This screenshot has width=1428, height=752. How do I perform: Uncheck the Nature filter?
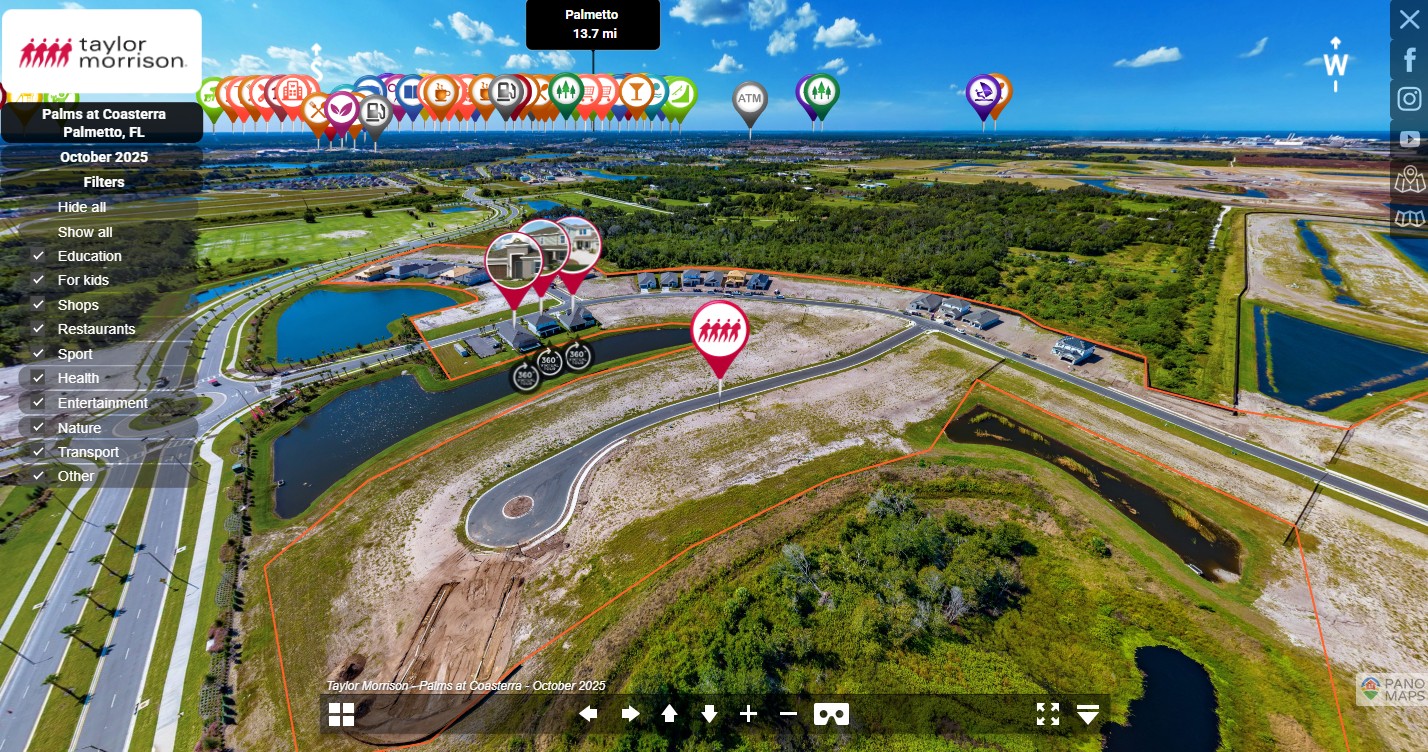[x=38, y=428]
